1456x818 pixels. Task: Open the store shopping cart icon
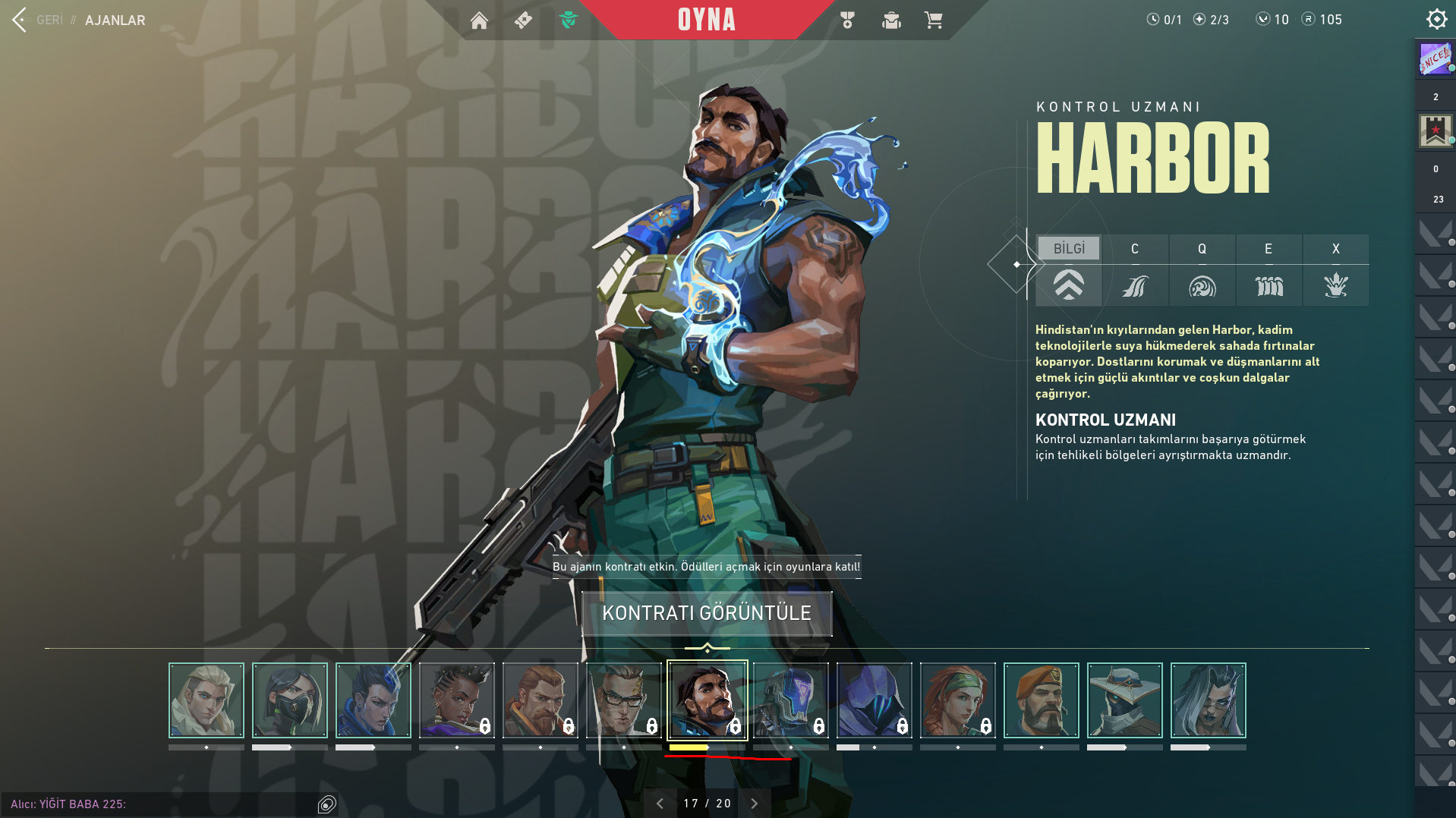tap(933, 20)
